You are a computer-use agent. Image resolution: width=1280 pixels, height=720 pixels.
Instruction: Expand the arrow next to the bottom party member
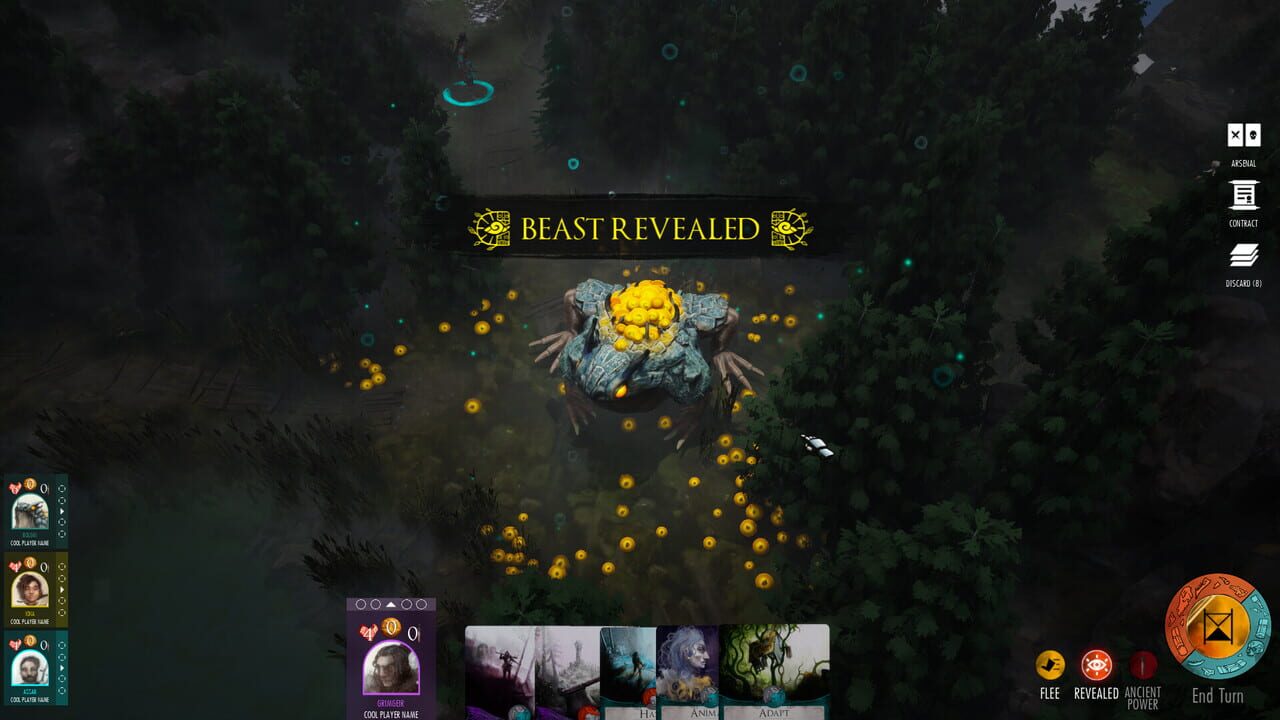click(61, 668)
